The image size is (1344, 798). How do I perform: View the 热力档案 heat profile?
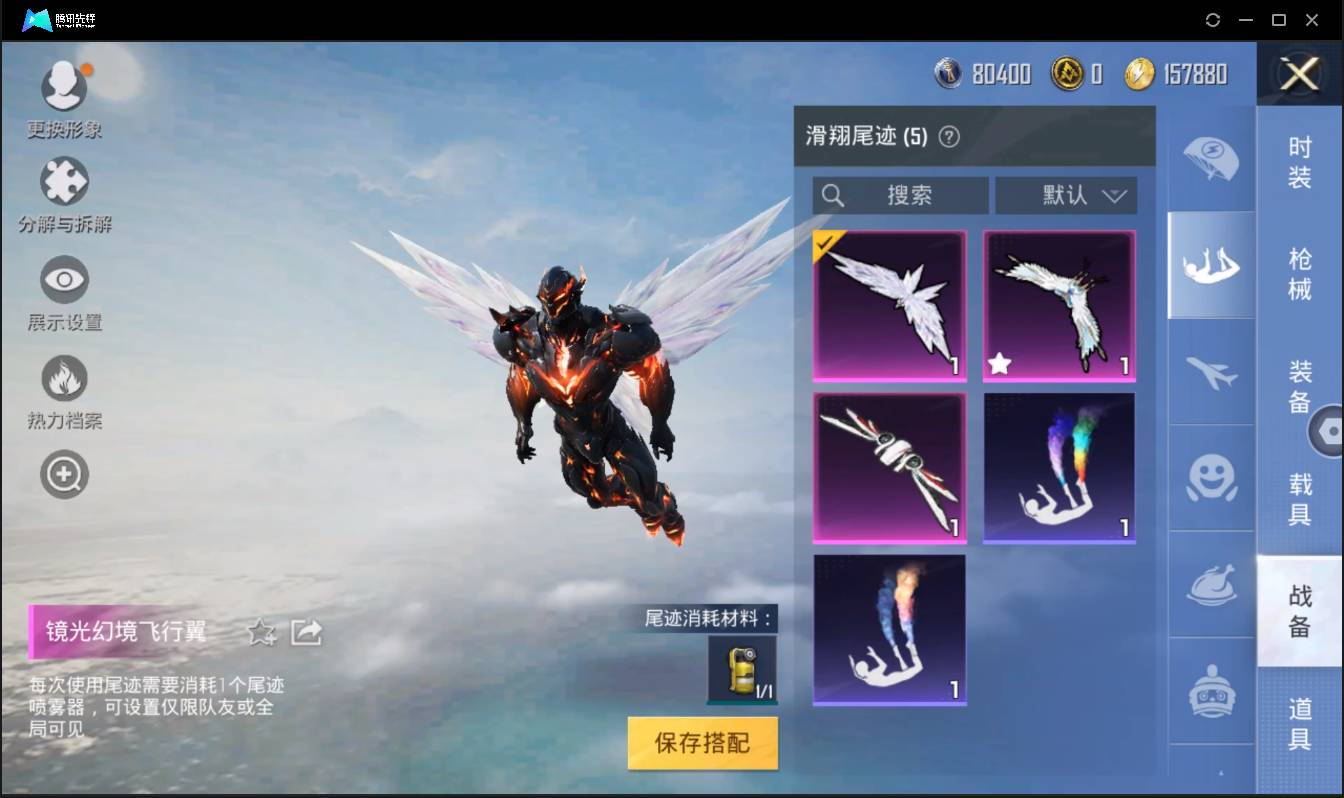coord(64,380)
